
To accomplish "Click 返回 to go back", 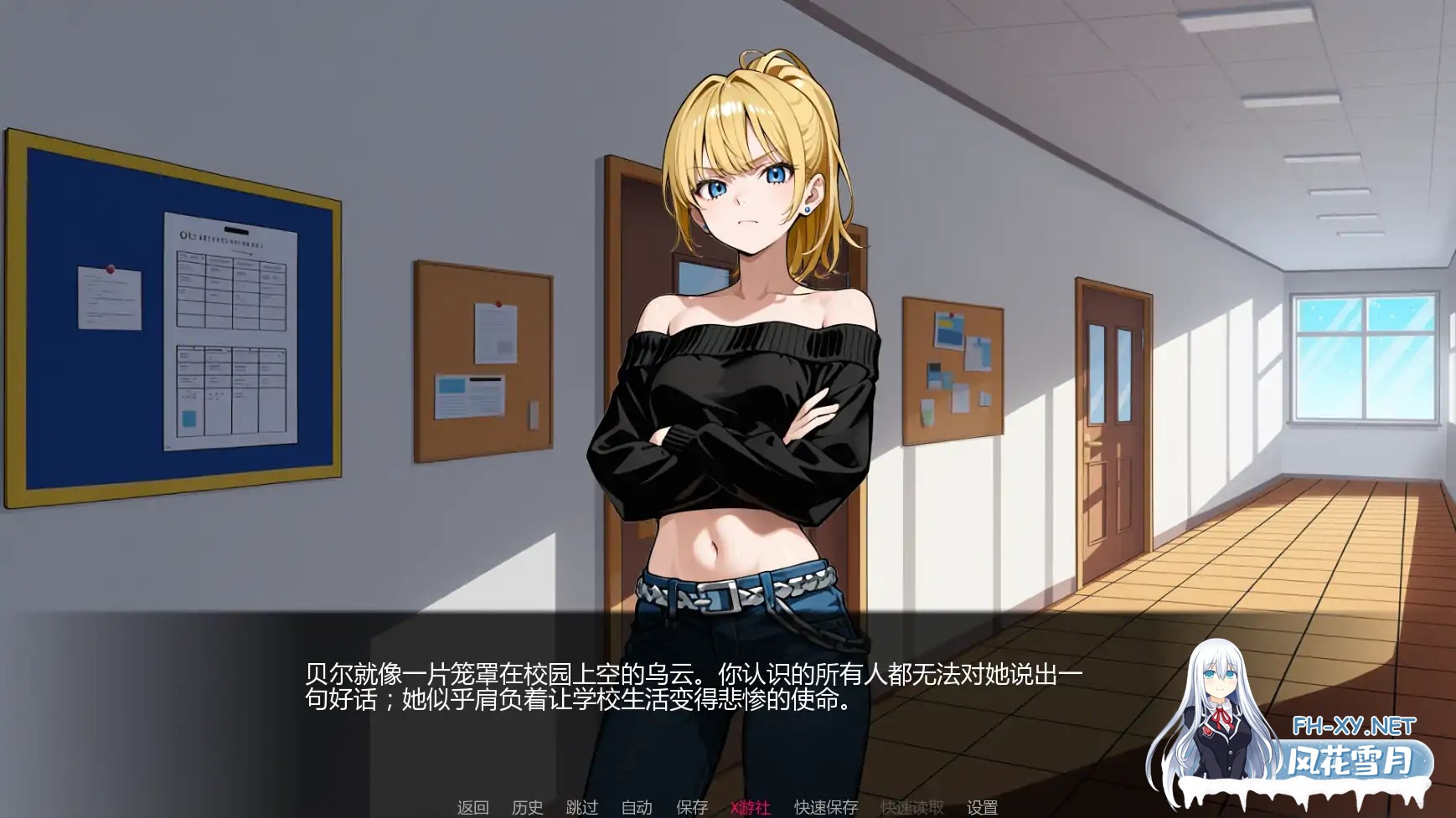I will 473,809.
